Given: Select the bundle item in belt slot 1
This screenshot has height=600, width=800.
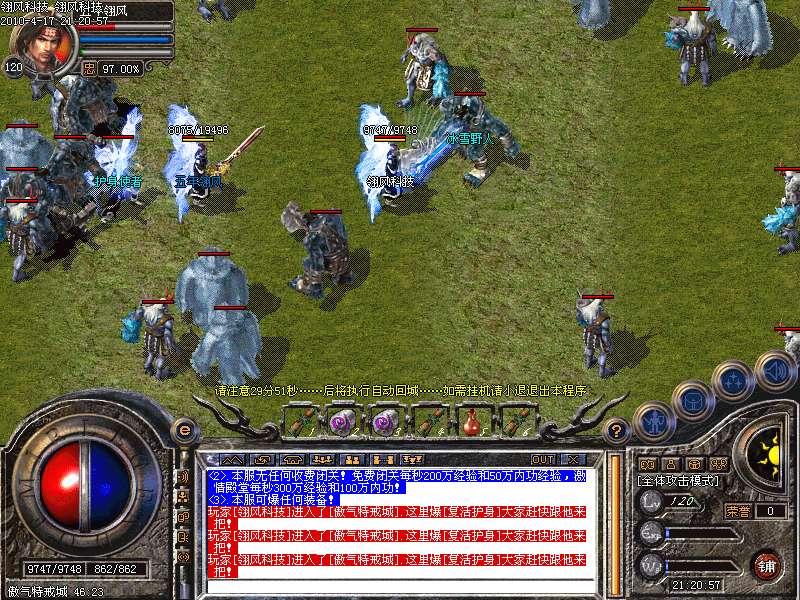Looking at the screenshot, I should 301,422.
